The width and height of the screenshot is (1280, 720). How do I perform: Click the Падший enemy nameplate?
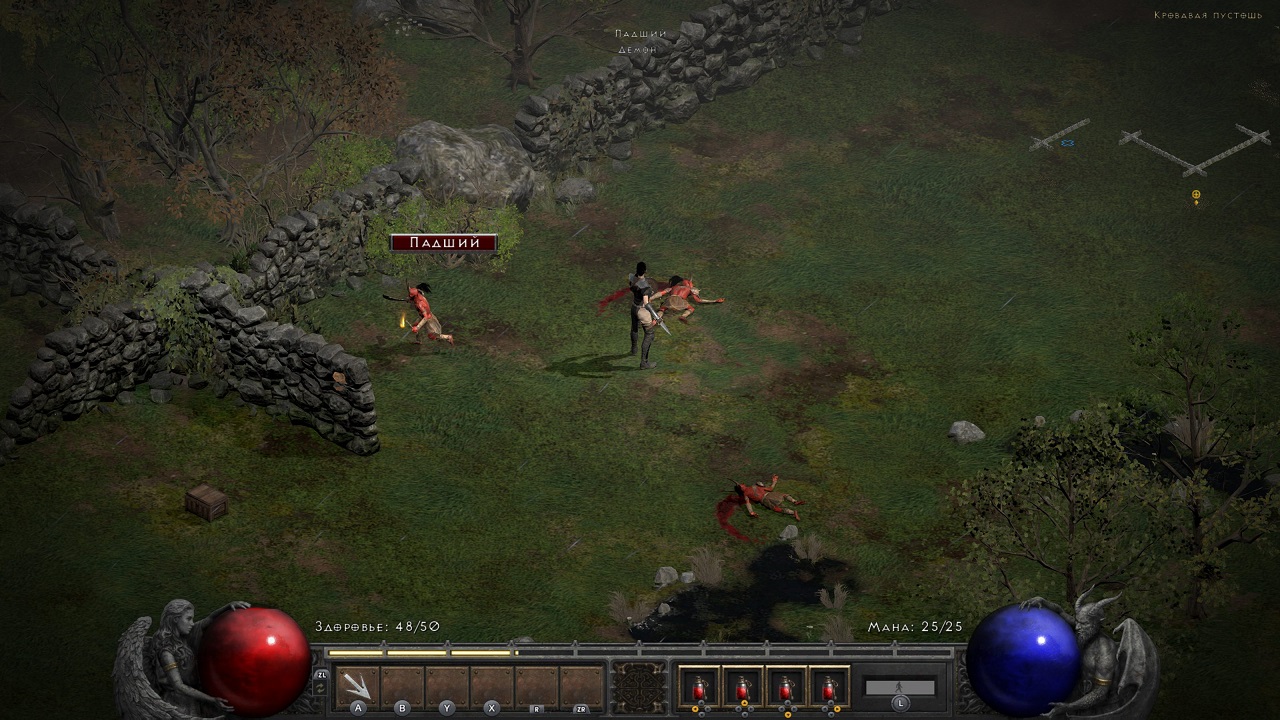point(442,241)
